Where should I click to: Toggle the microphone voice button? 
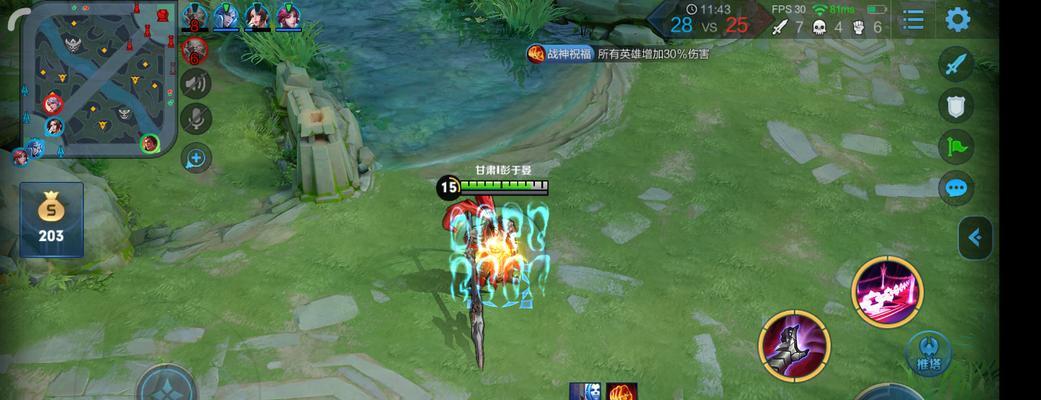pyautogui.click(x=196, y=119)
